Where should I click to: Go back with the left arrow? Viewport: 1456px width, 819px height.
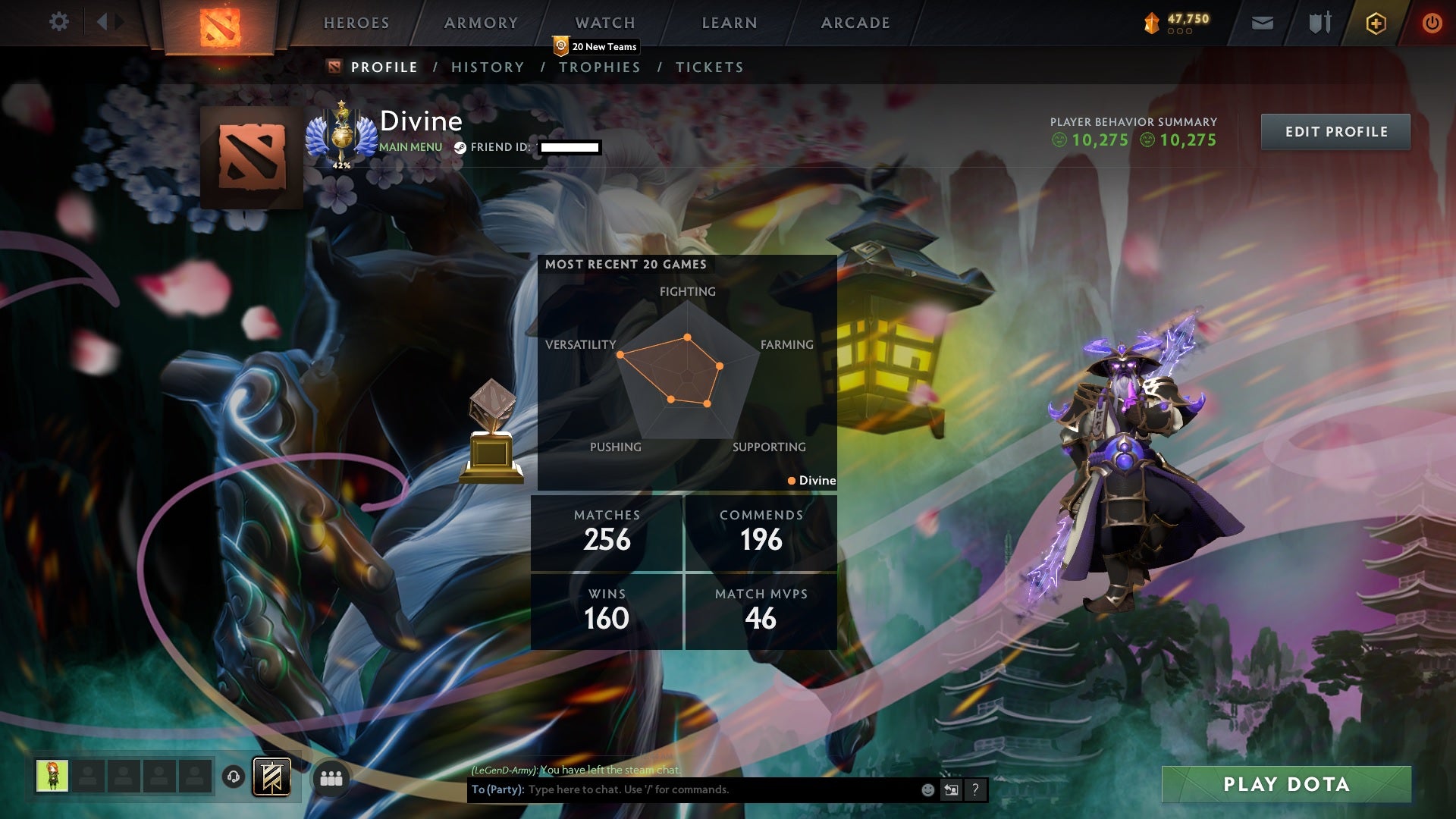(x=102, y=22)
